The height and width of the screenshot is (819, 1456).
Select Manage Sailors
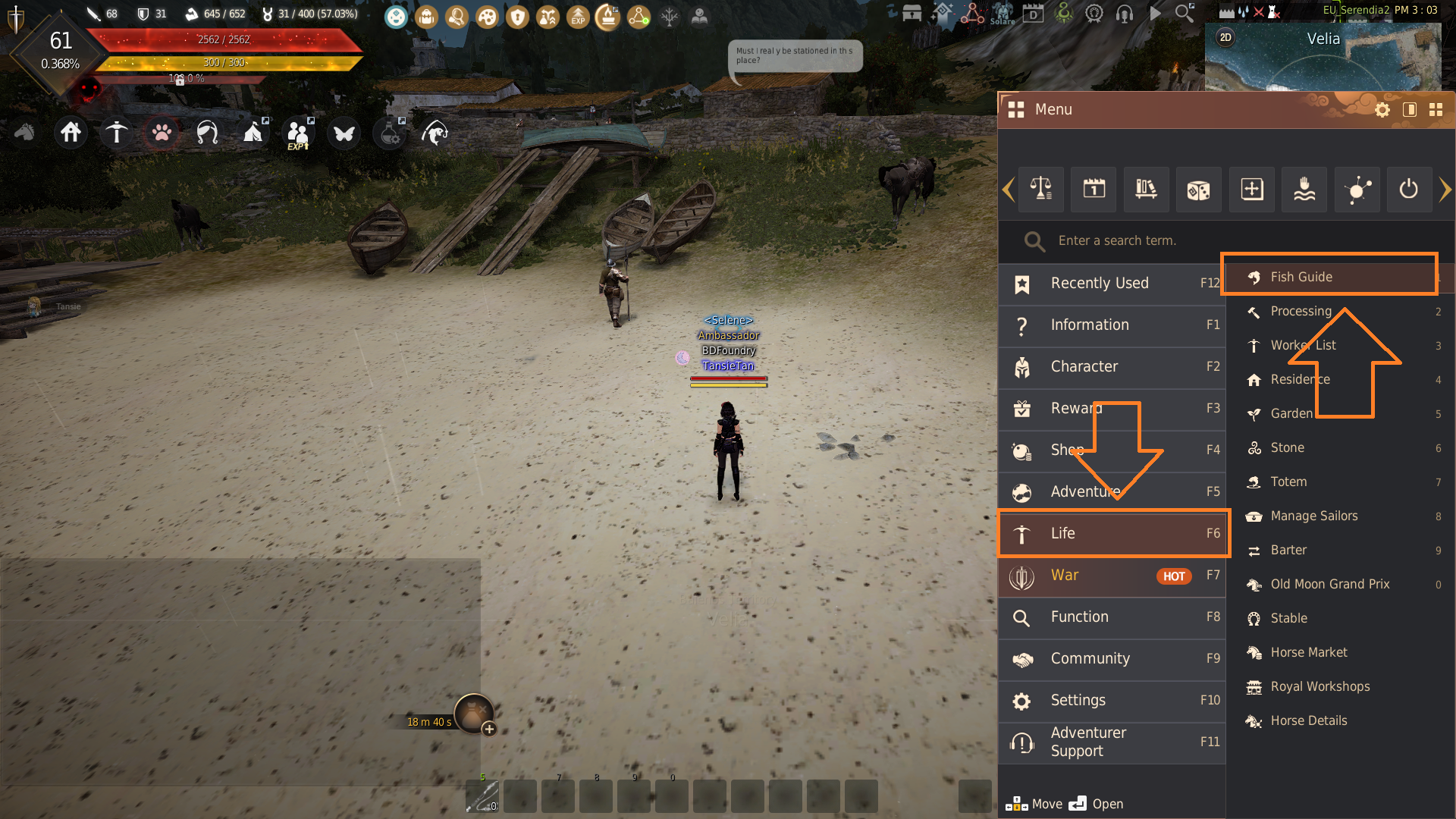[1313, 516]
